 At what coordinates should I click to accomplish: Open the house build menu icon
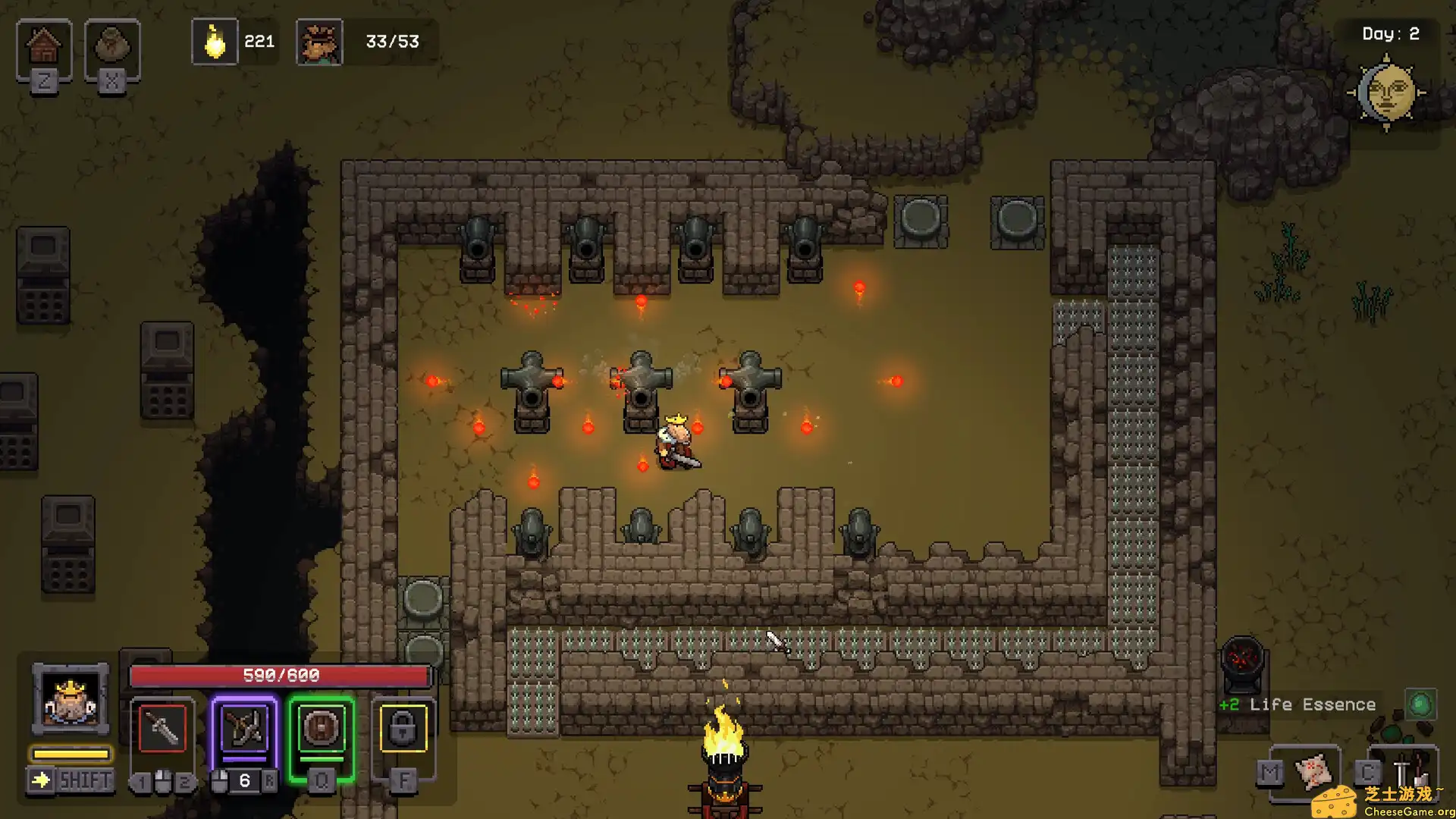[44, 47]
